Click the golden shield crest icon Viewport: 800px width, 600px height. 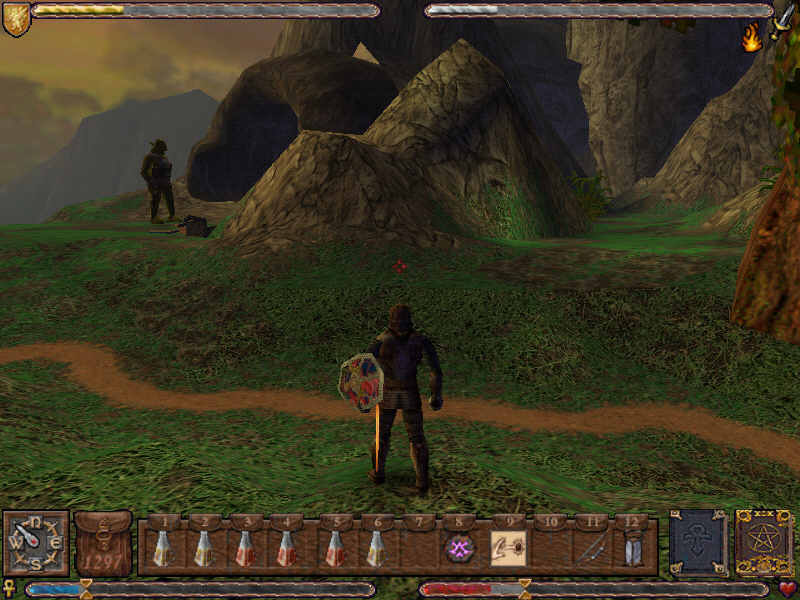click(16, 18)
